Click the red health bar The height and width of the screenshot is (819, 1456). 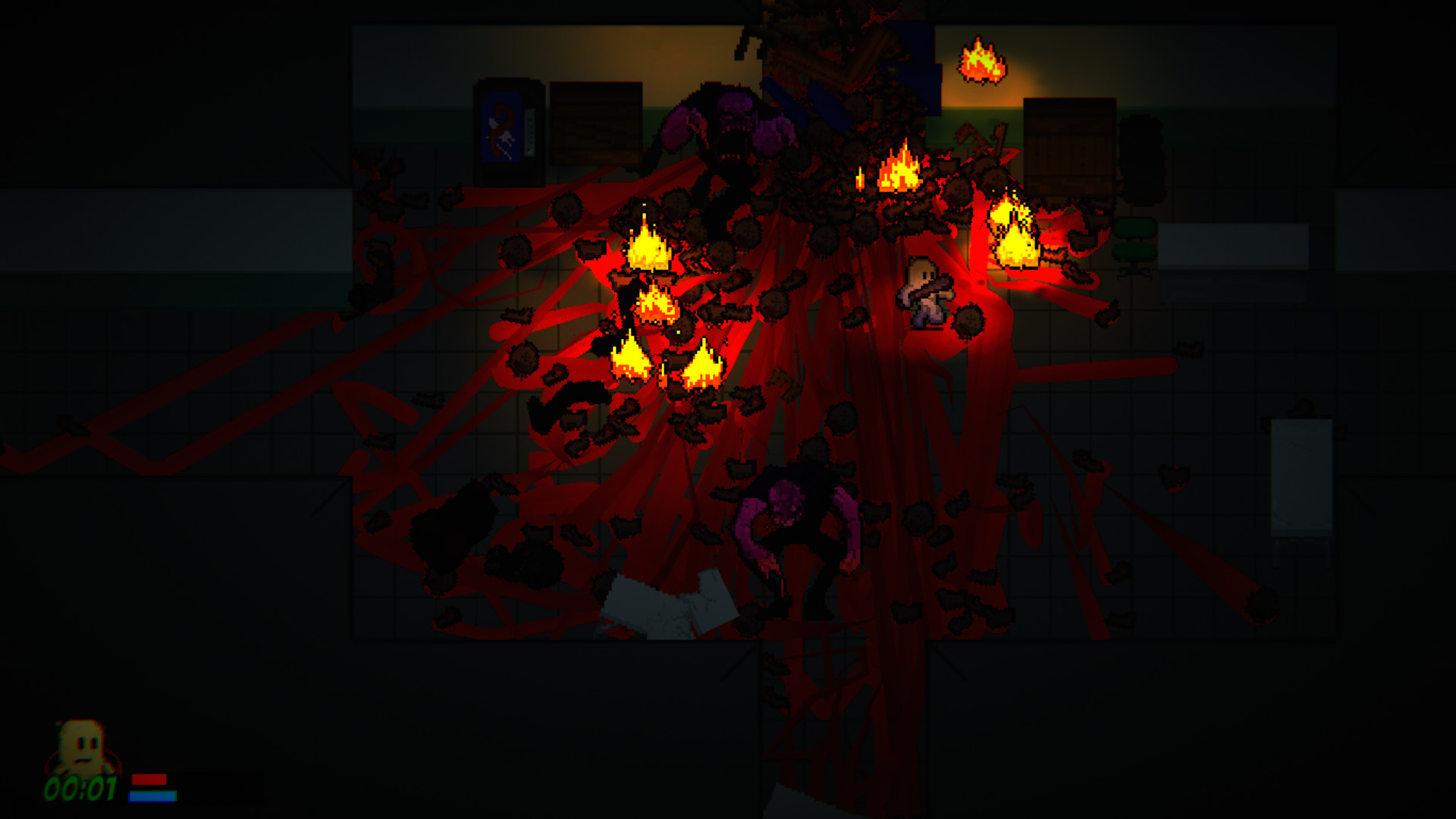[x=149, y=780]
